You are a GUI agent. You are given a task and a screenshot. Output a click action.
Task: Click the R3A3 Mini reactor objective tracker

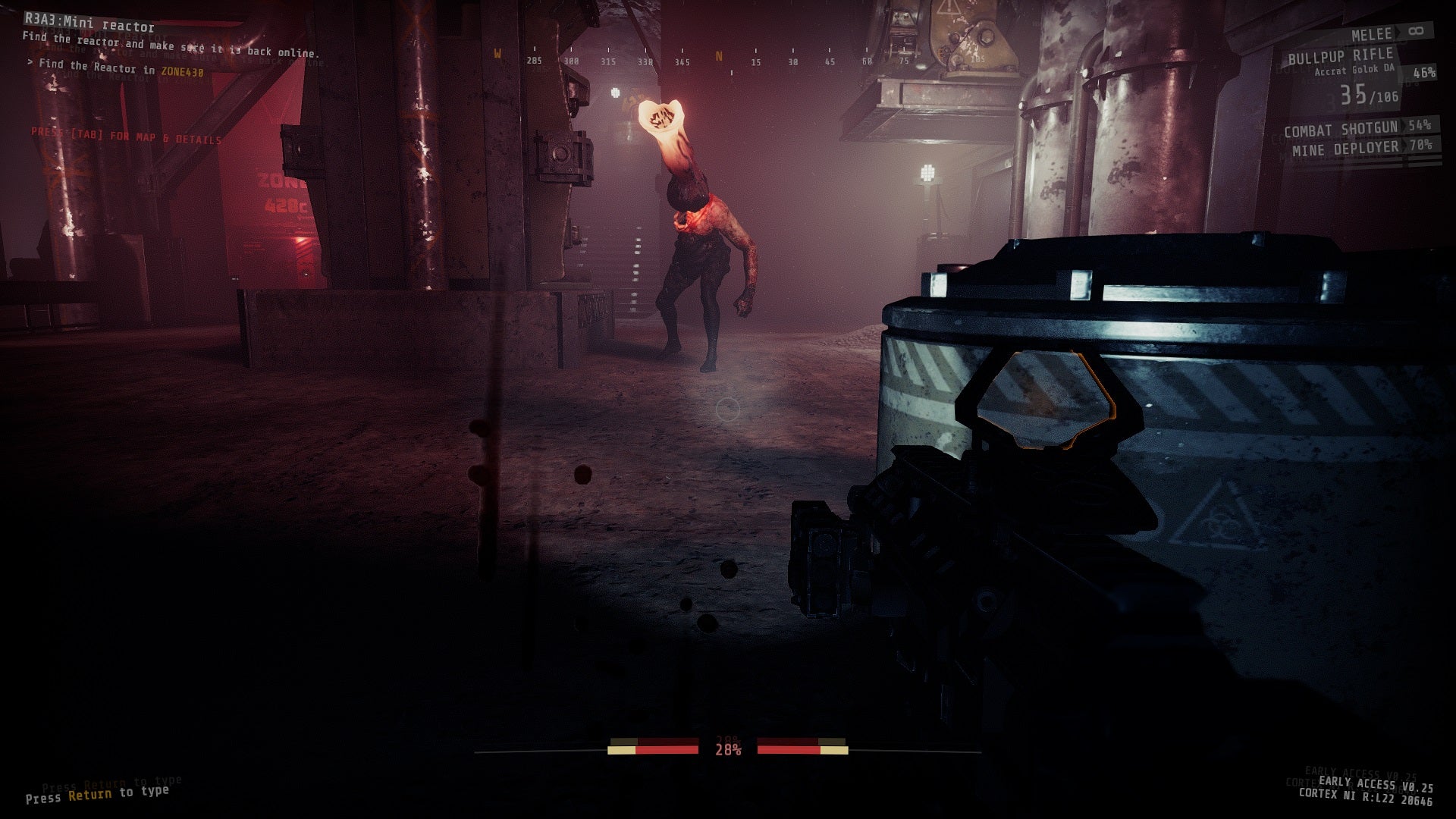(89, 27)
